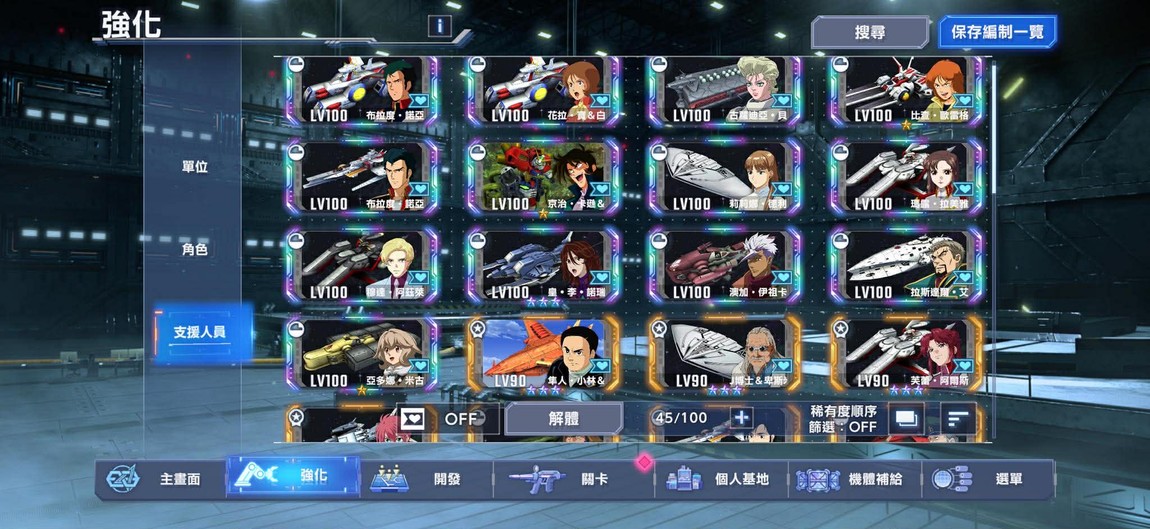
Task: Pick the 演加・伊祖卡 supporter card
Action: click(724, 266)
